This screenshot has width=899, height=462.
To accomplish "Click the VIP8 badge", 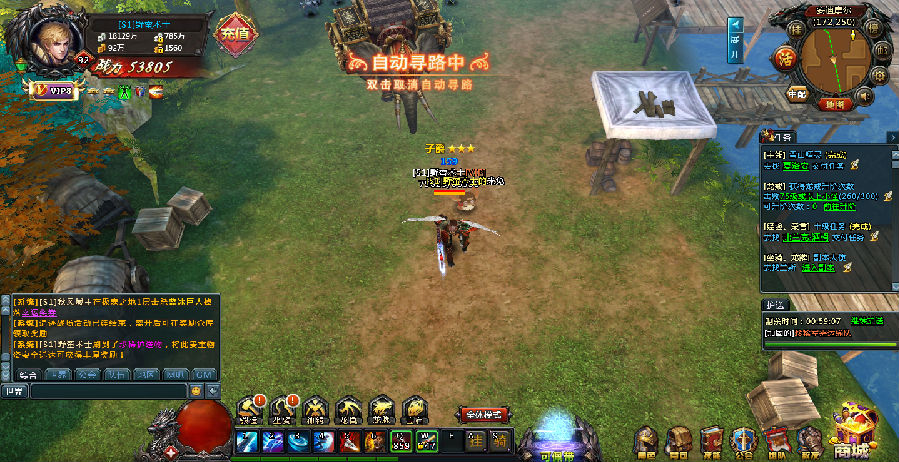I will coord(54,91).
